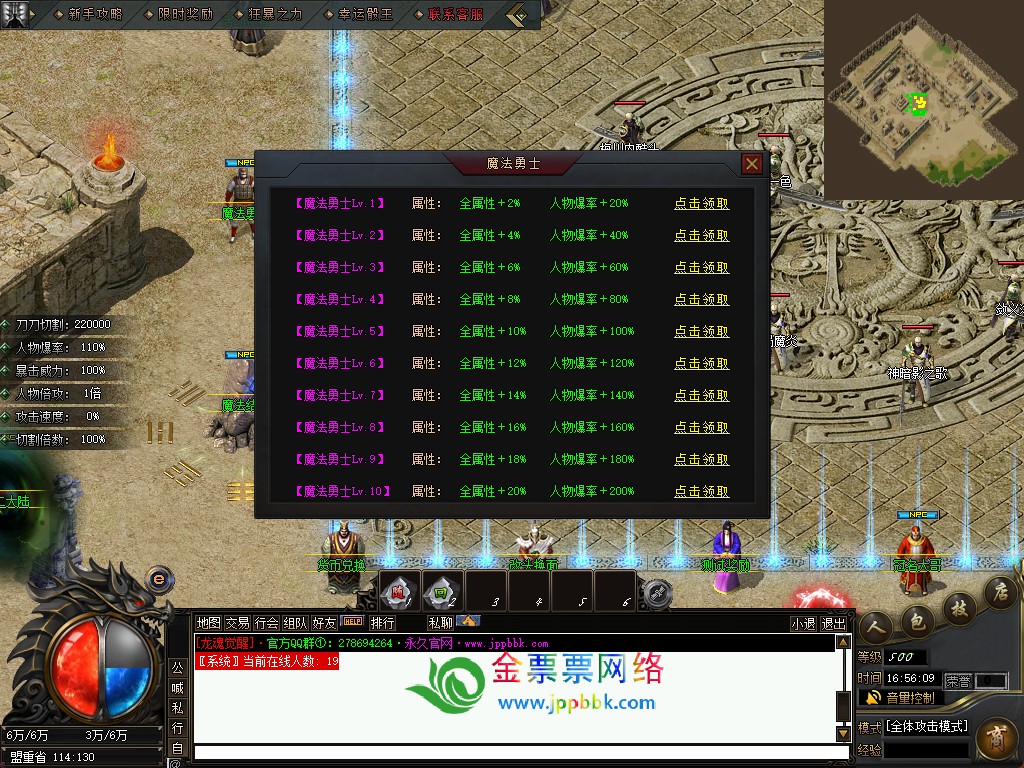Claim the 魔法勇士 Lv.5 reward

coord(701,332)
